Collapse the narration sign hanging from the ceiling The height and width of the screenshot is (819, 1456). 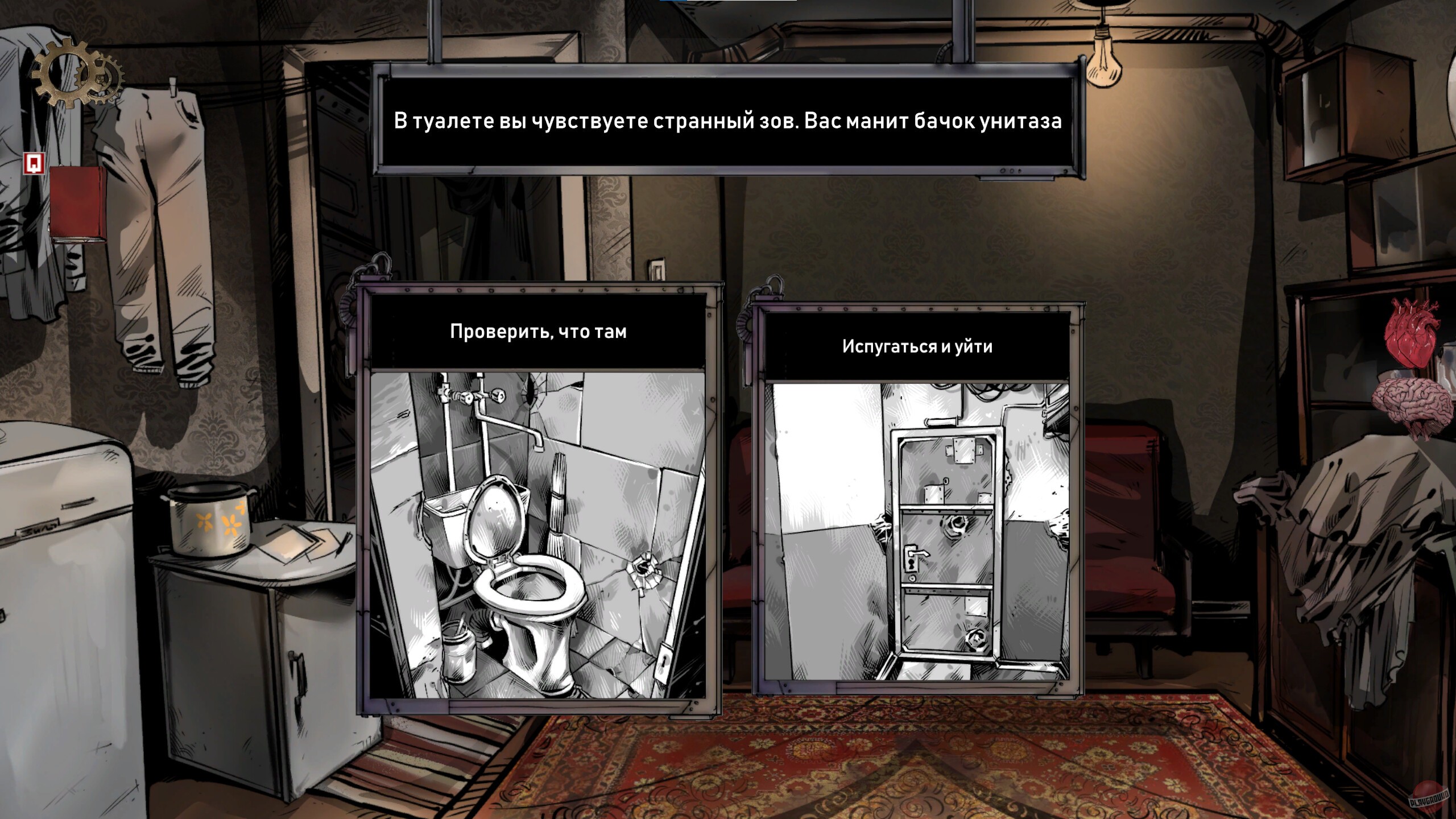click(728, 121)
